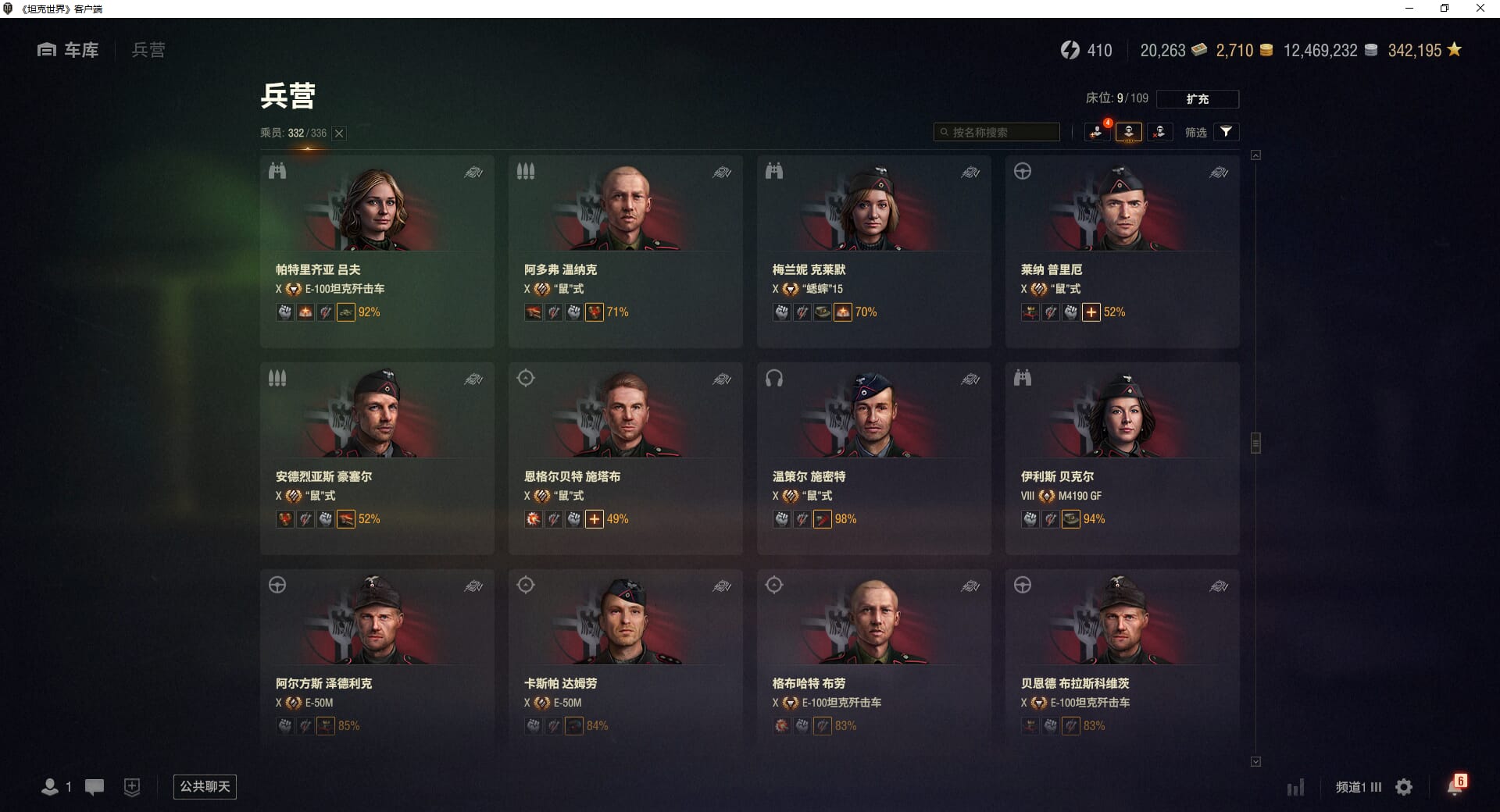This screenshot has width=1500, height=812.
Task: Pick crew card 莱纳 普里厄
Action: 1122,250
